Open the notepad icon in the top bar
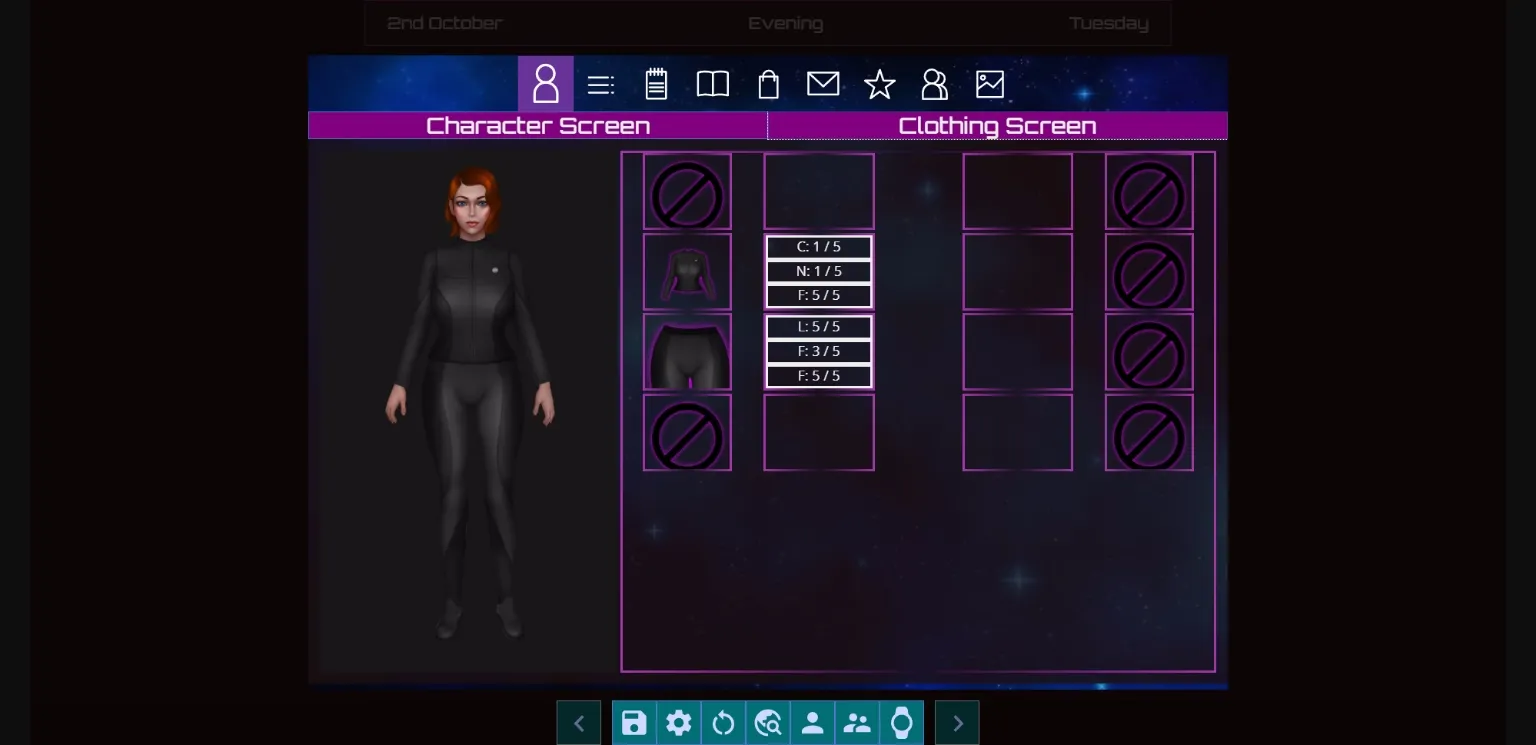Image resolution: width=1536 pixels, height=745 pixels. click(x=656, y=84)
